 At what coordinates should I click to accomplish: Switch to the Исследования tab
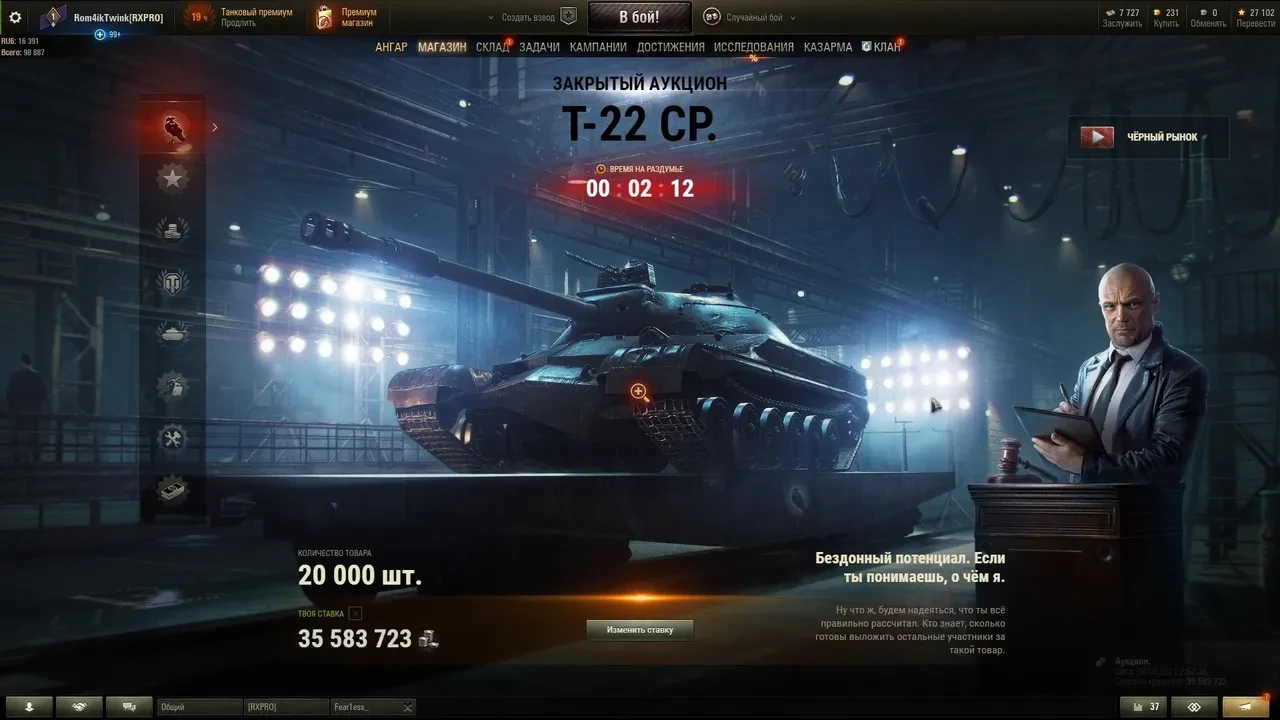click(753, 47)
